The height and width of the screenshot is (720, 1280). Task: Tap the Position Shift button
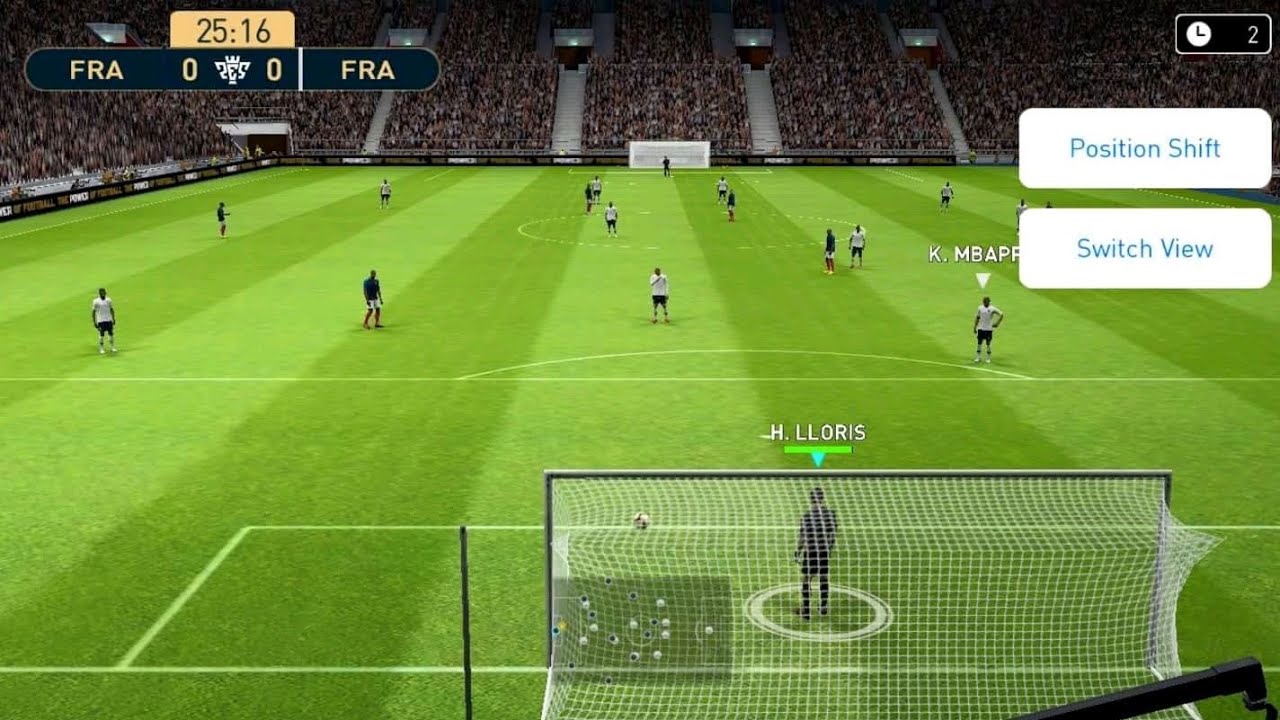1144,148
